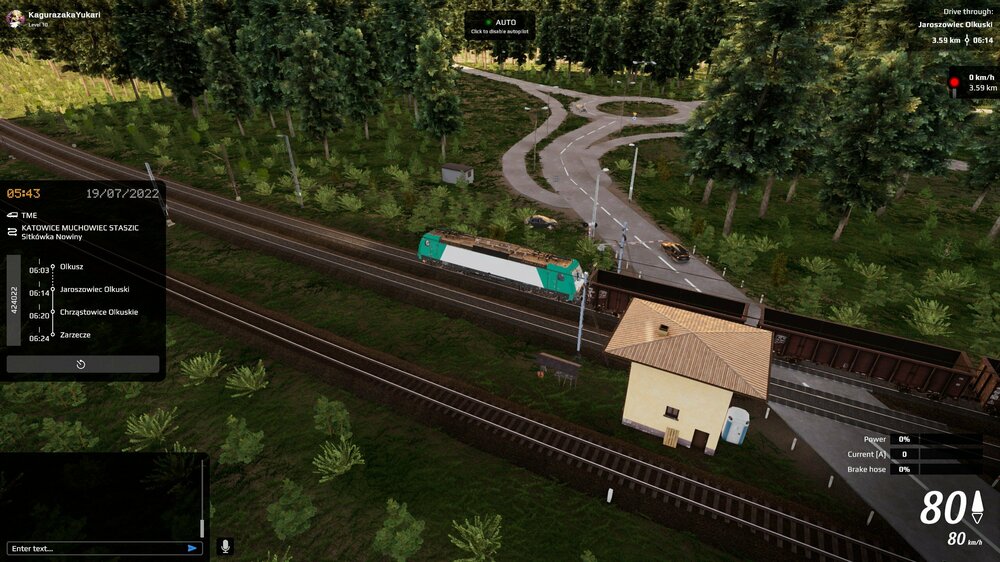
Task: Click the chat text entry field
Action: tap(95, 548)
